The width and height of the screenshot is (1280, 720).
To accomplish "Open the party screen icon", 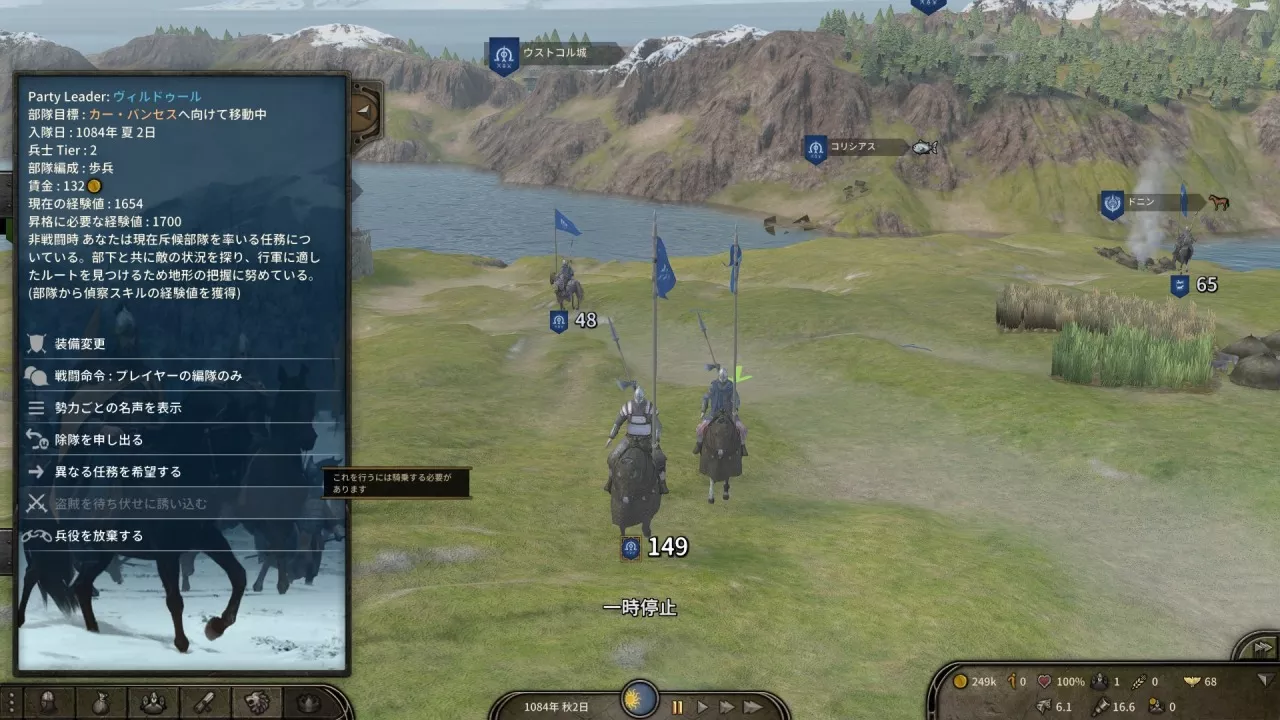I will 152,703.
